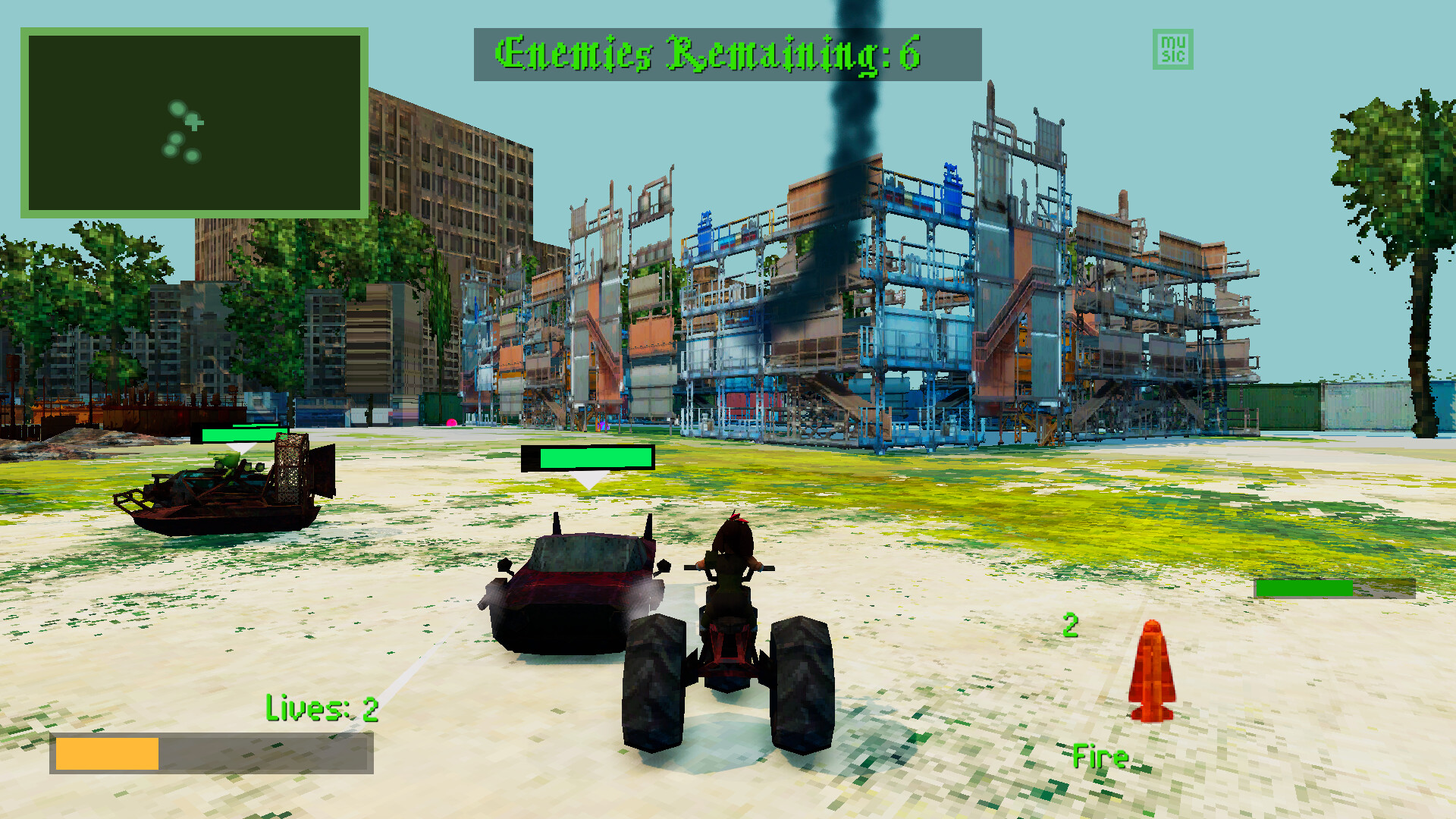Click the orange player health bar
This screenshot has width=1456, height=819.
(106, 752)
